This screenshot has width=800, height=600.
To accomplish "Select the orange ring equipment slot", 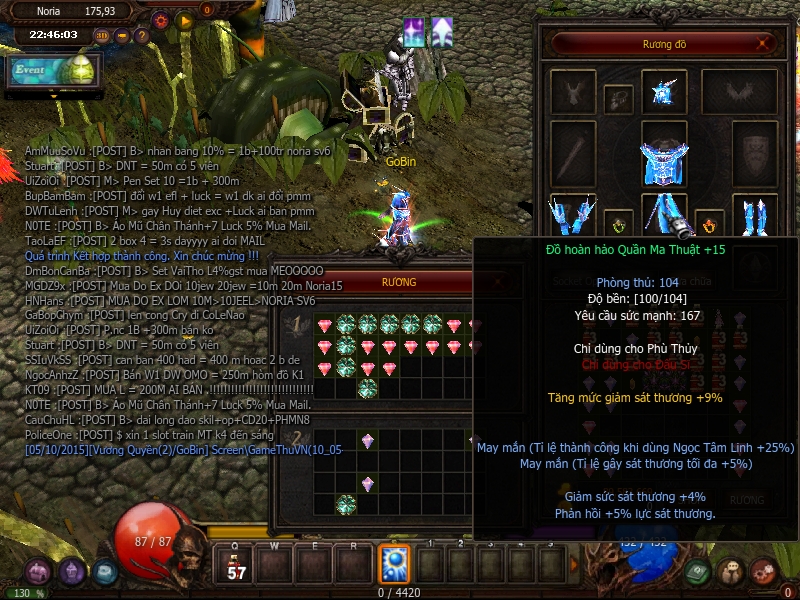I will pyautogui.click(x=709, y=222).
